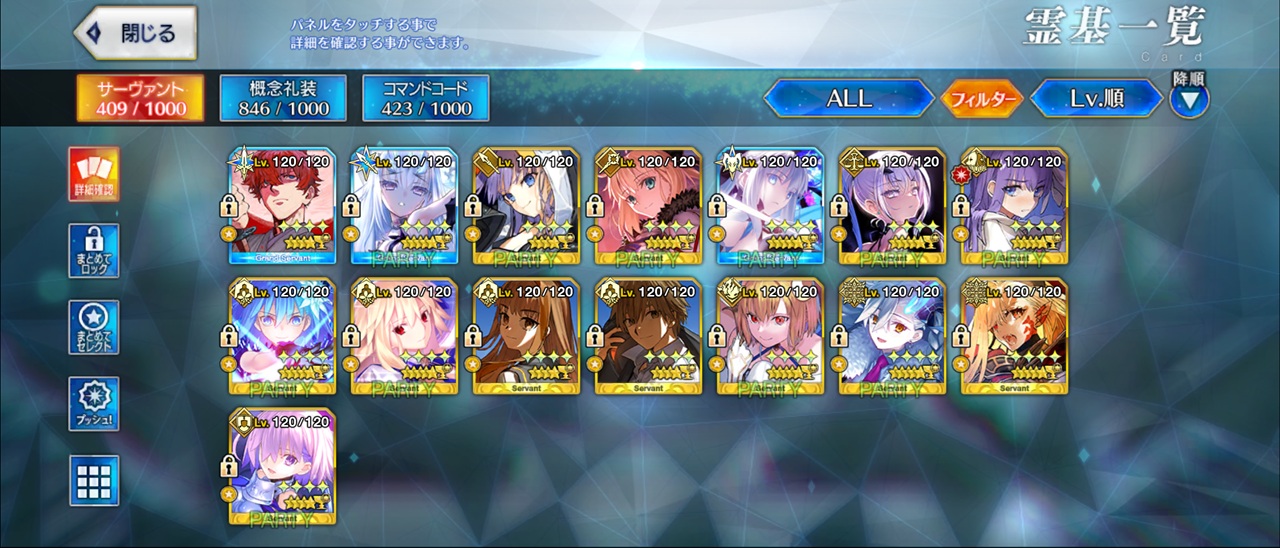Screen dimensions: 1280x548
Task: Open the フィルター filter options
Action: [981, 99]
